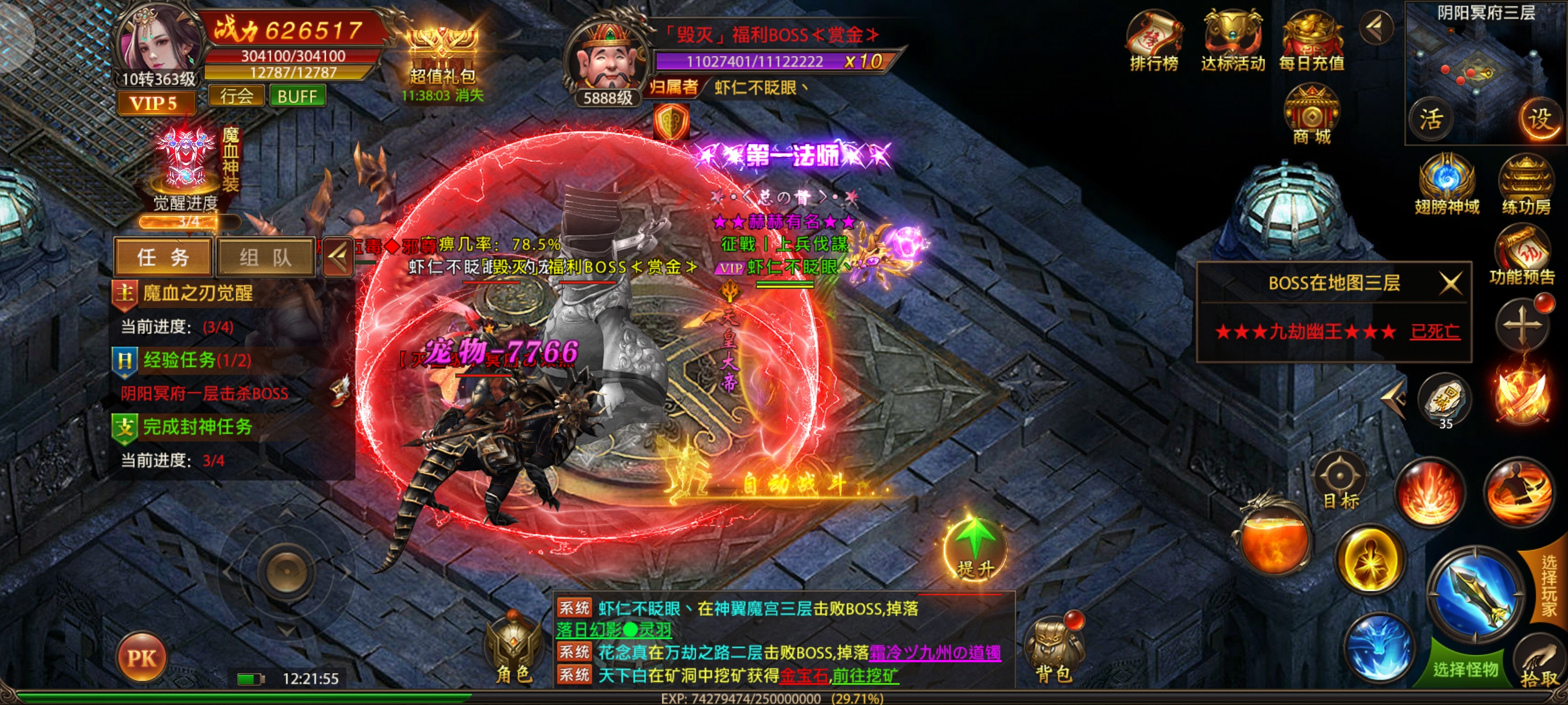Viewport: 1568px width, 705px height.
Task: Close the BOSS在地图三层 panel
Action: [x=1451, y=283]
